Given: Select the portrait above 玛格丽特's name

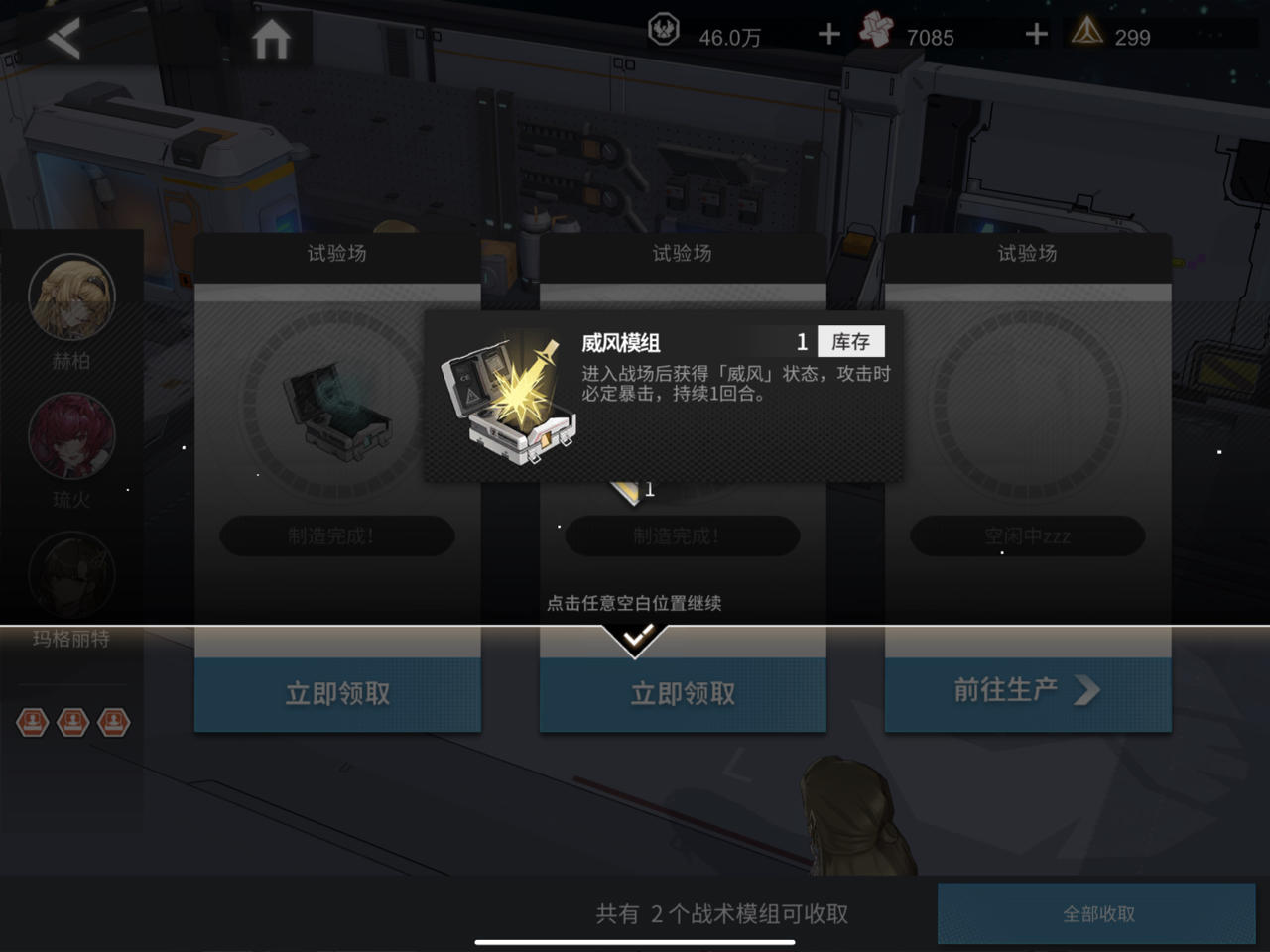Looking at the screenshot, I should pyautogui.click(x=70, y=575).
